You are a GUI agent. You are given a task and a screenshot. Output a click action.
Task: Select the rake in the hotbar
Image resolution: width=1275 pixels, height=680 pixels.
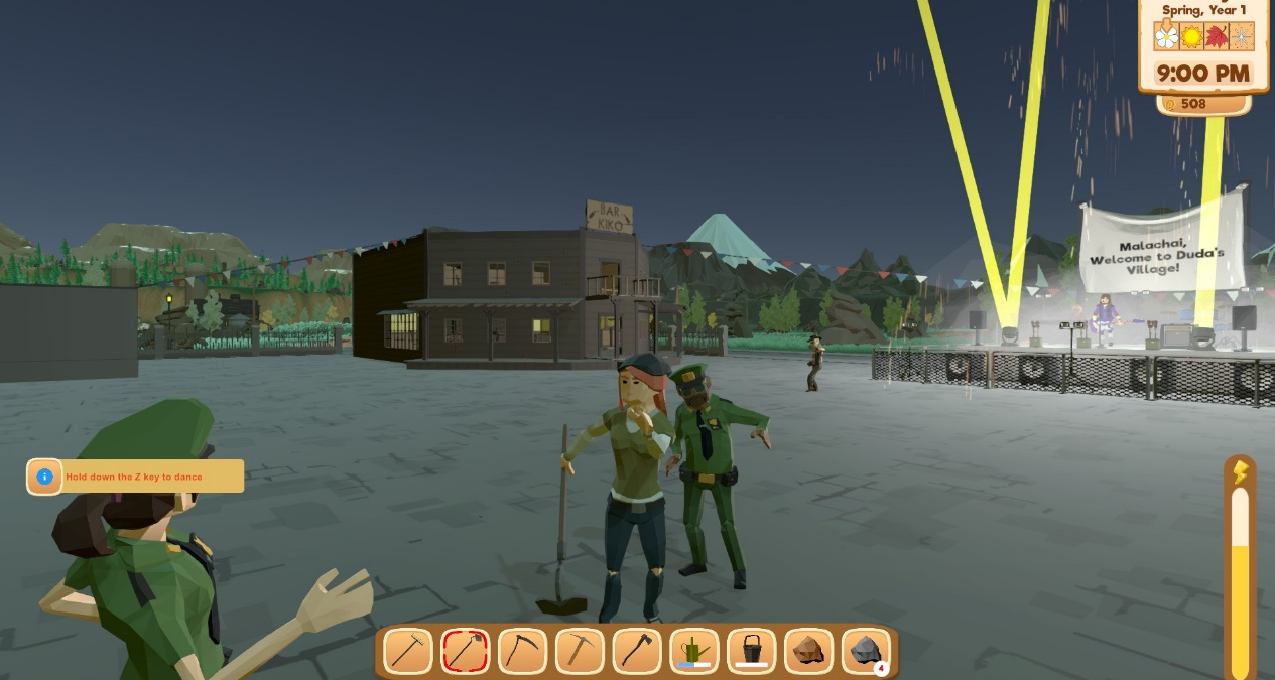[408, 651]
